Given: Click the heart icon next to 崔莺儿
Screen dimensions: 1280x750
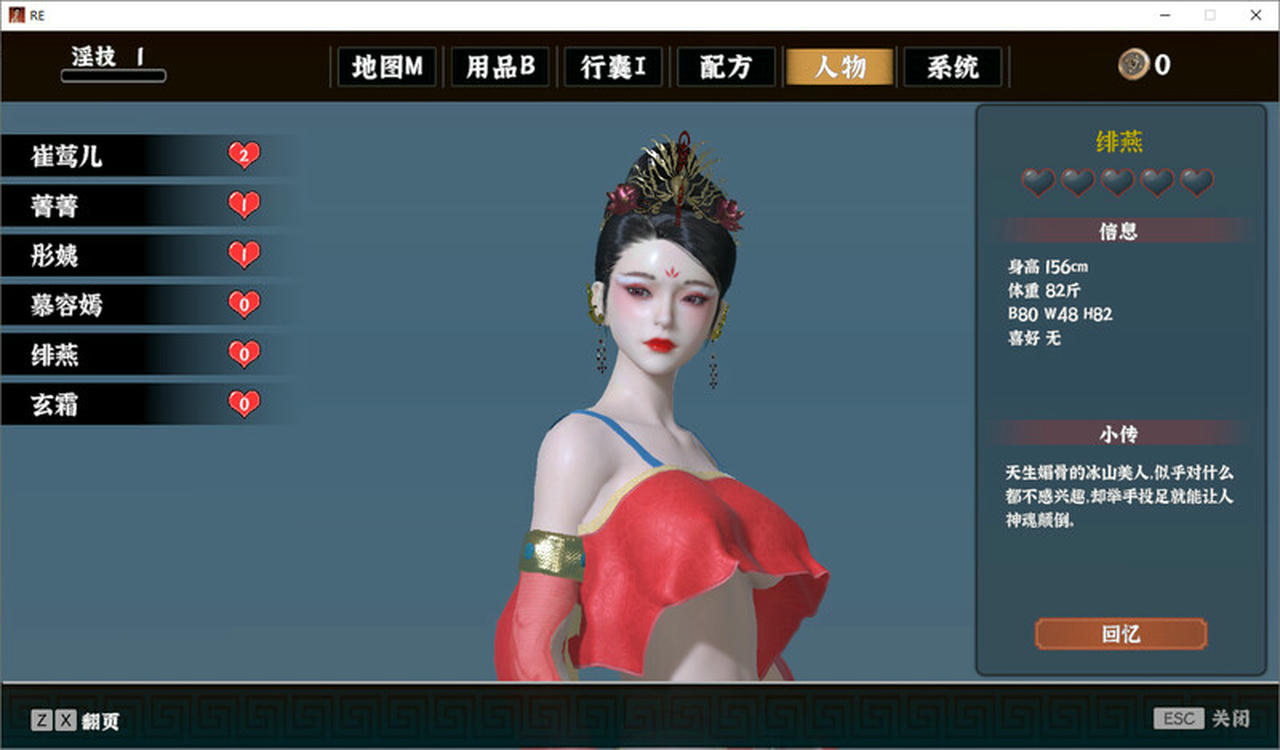Looking at the screenshot, I should tap(244, 155).
